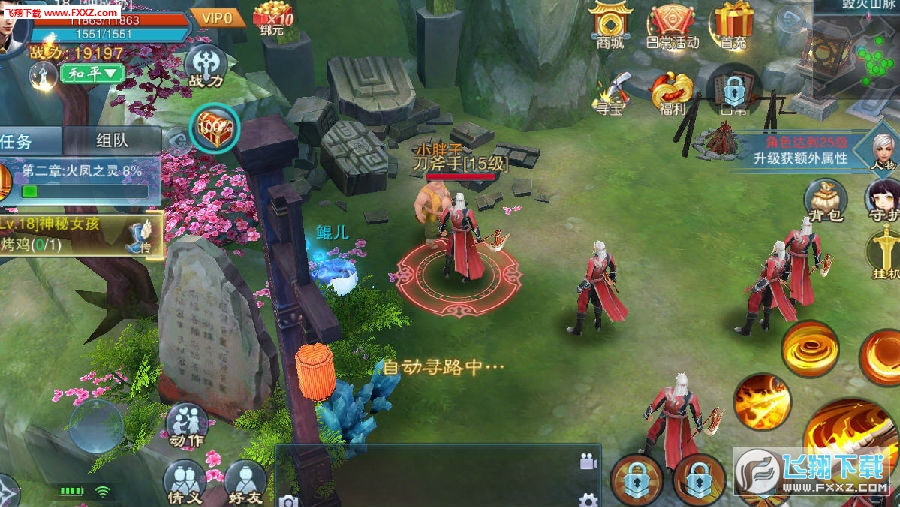Open the 好友 friends list
Screen dimensions: 900x507
246,482
